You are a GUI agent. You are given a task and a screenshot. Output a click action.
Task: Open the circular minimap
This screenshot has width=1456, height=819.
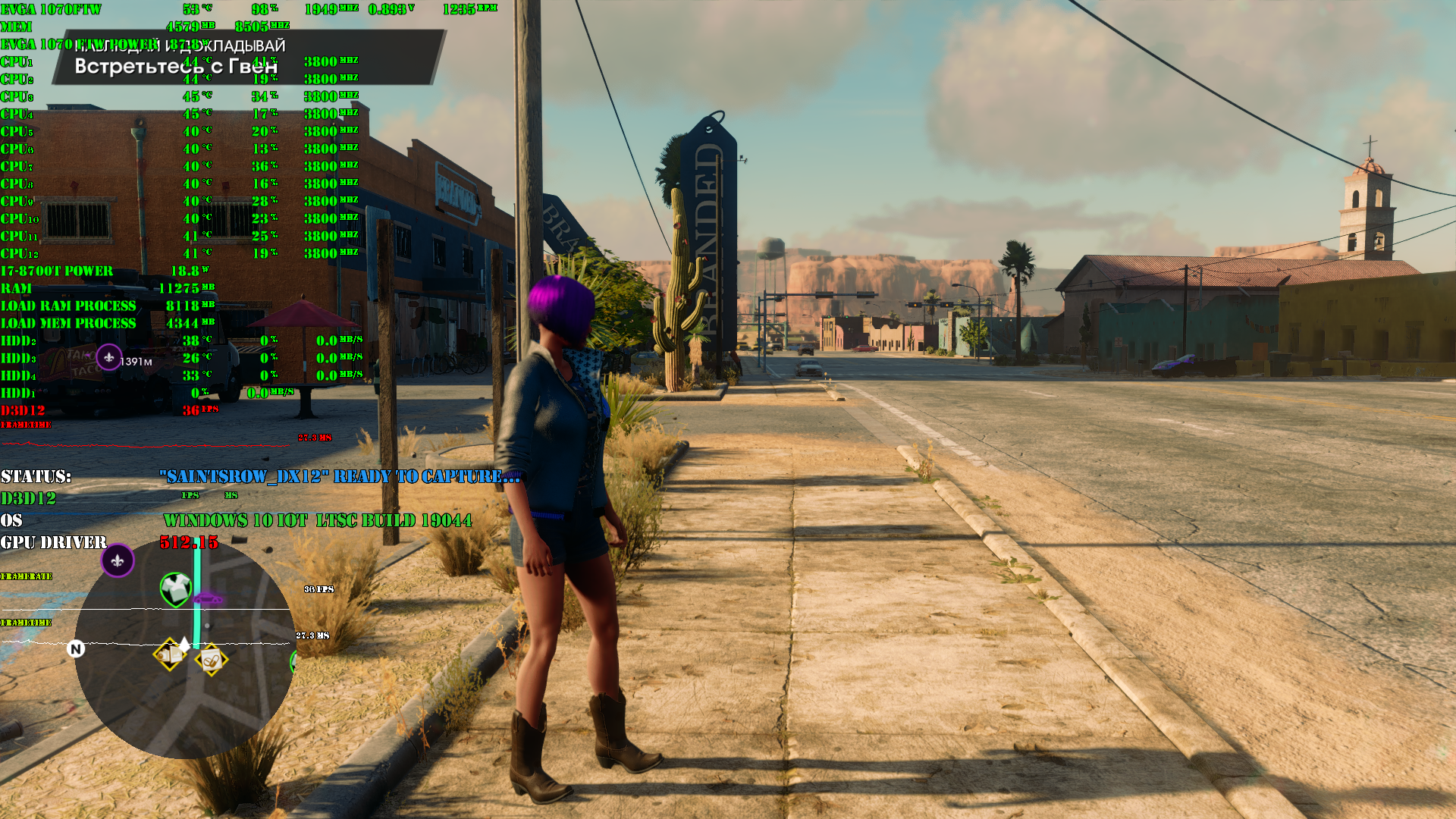coord(184,649)
